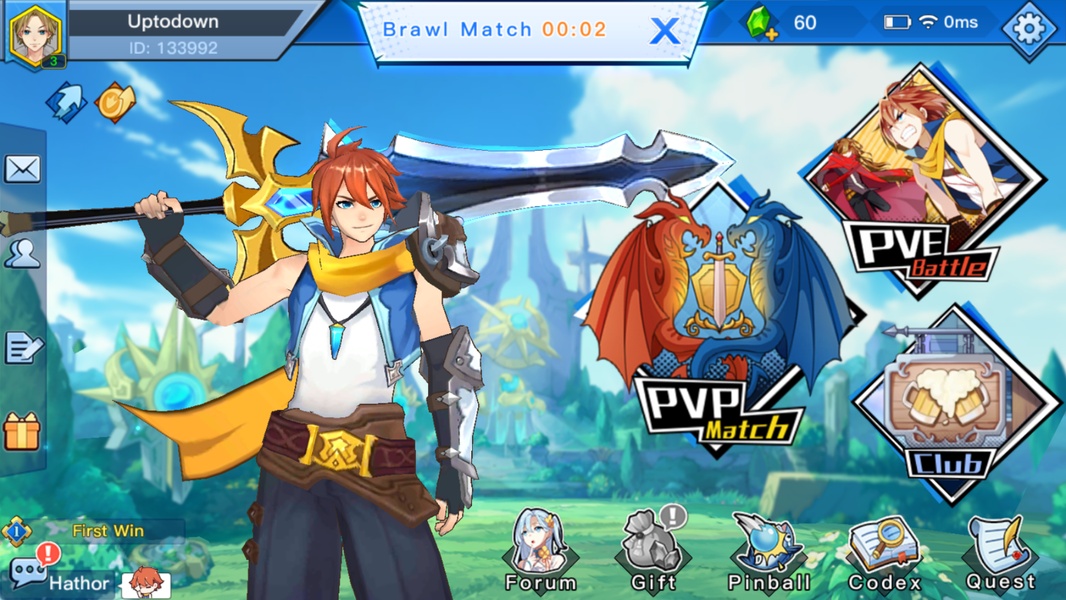
Task: View the Quest scroll
Action: click(x=1000, y=552)
